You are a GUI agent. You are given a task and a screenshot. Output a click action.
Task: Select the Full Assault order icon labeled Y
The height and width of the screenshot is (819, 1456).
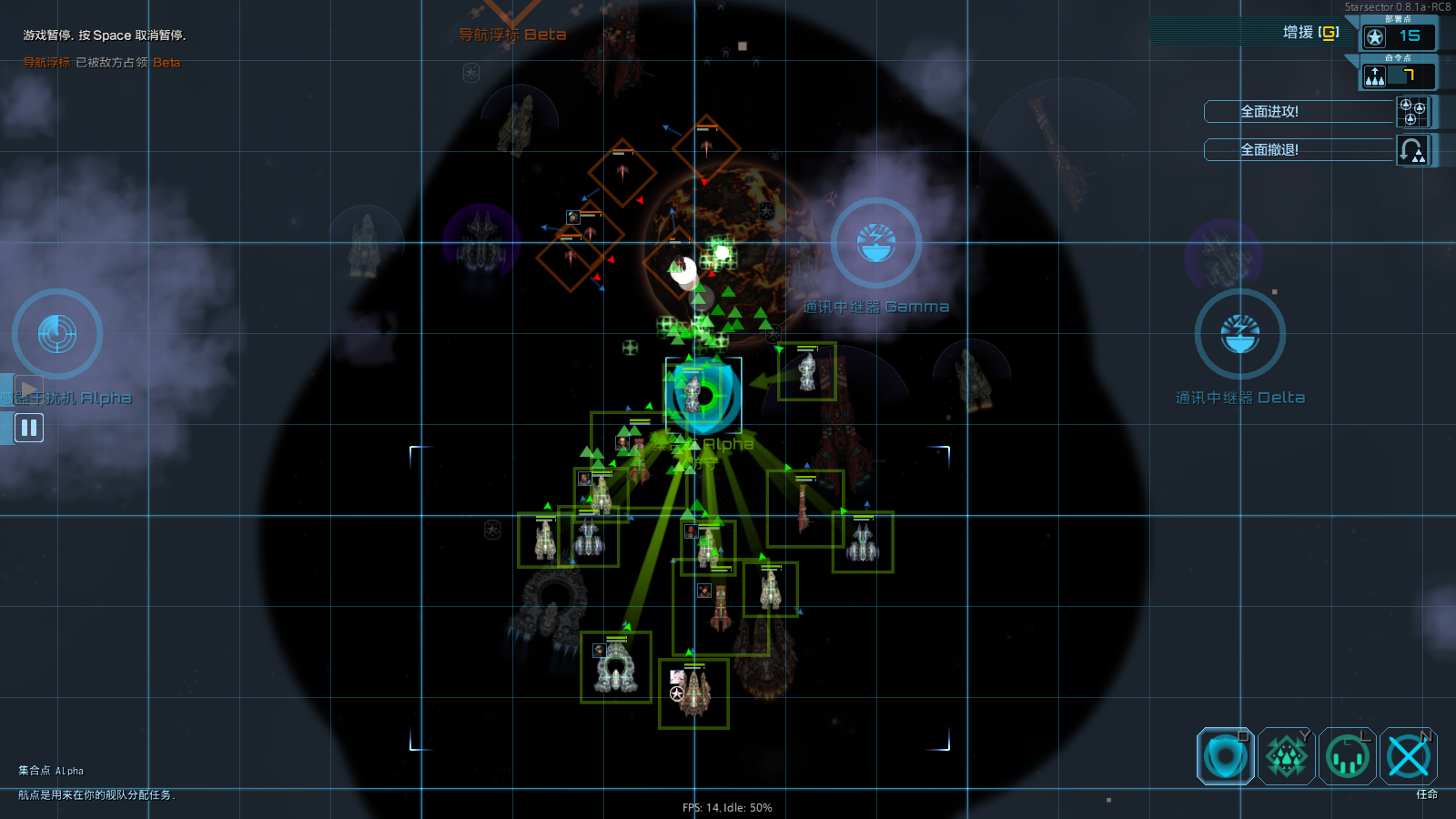pos(1286,755)
